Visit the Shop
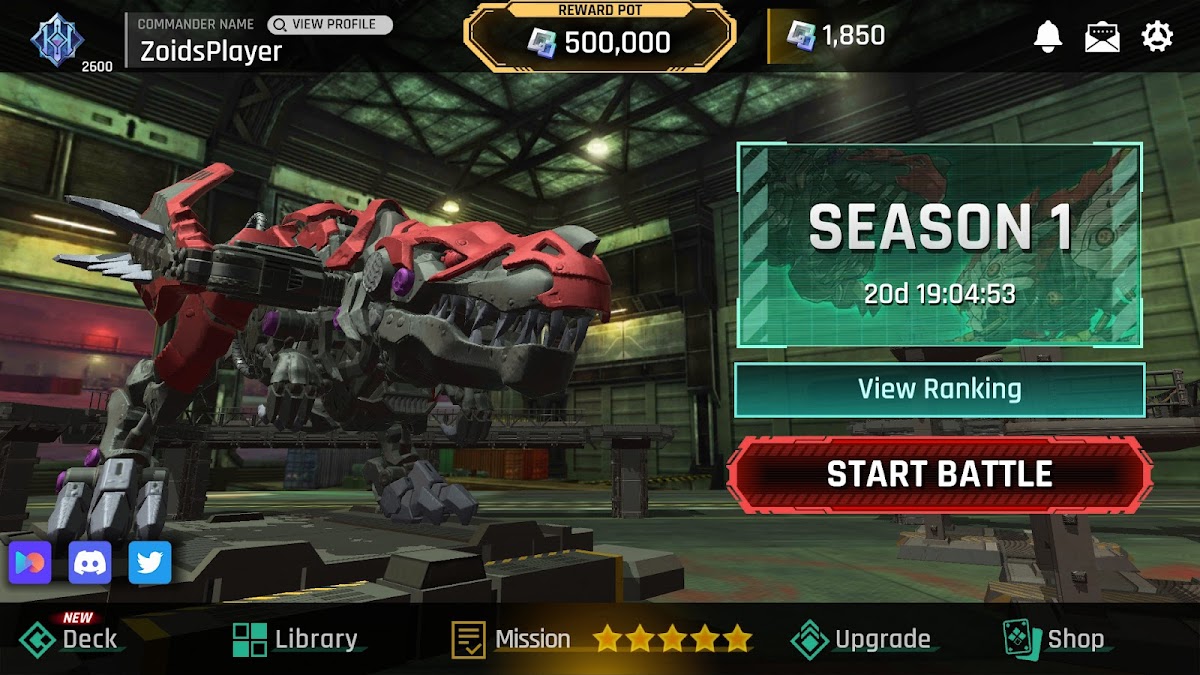Image resolution: width=1200 pixels, height=675 pixels. (1054, 639)
